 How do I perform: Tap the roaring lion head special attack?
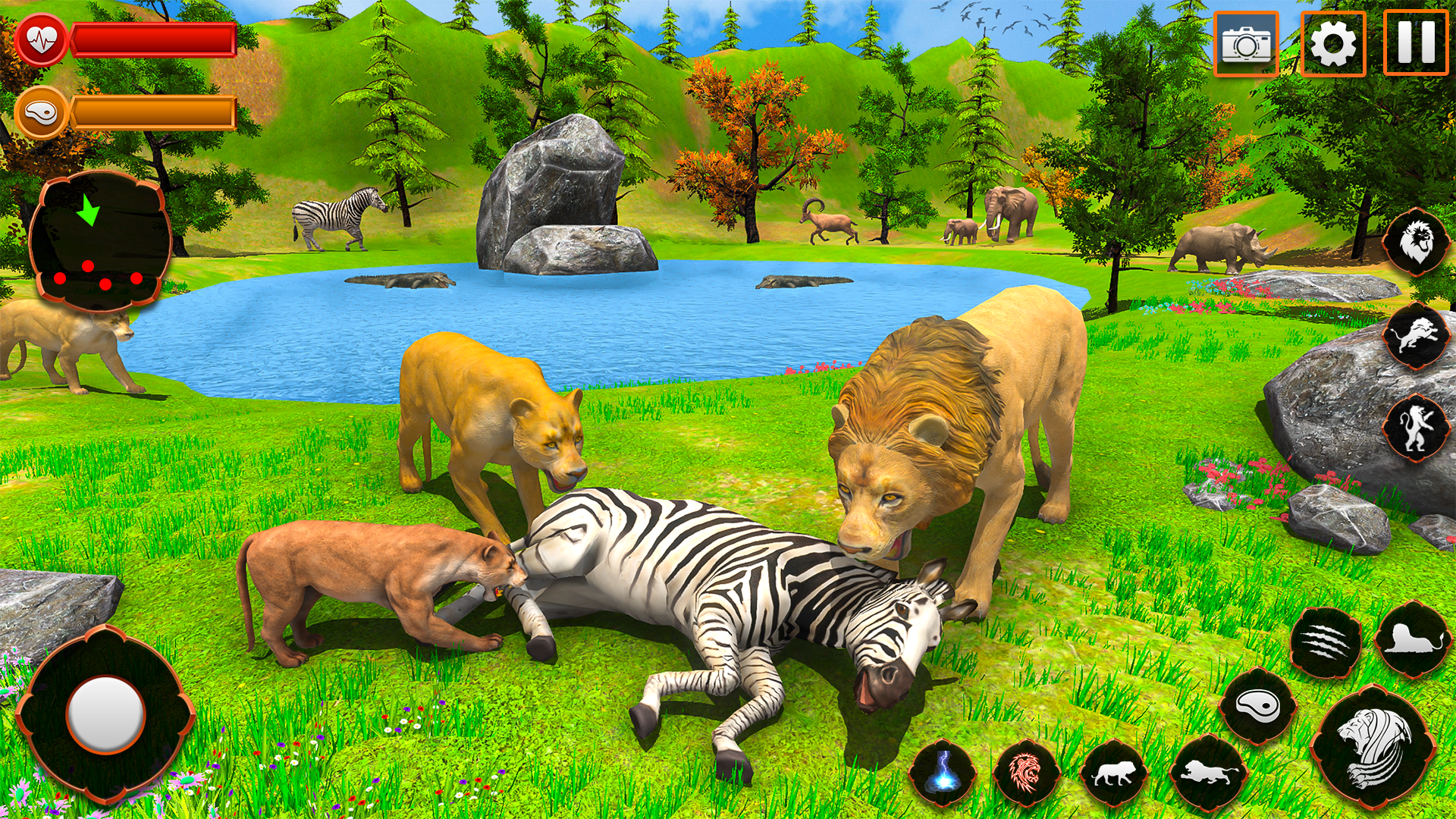(x=1373, y=748)
